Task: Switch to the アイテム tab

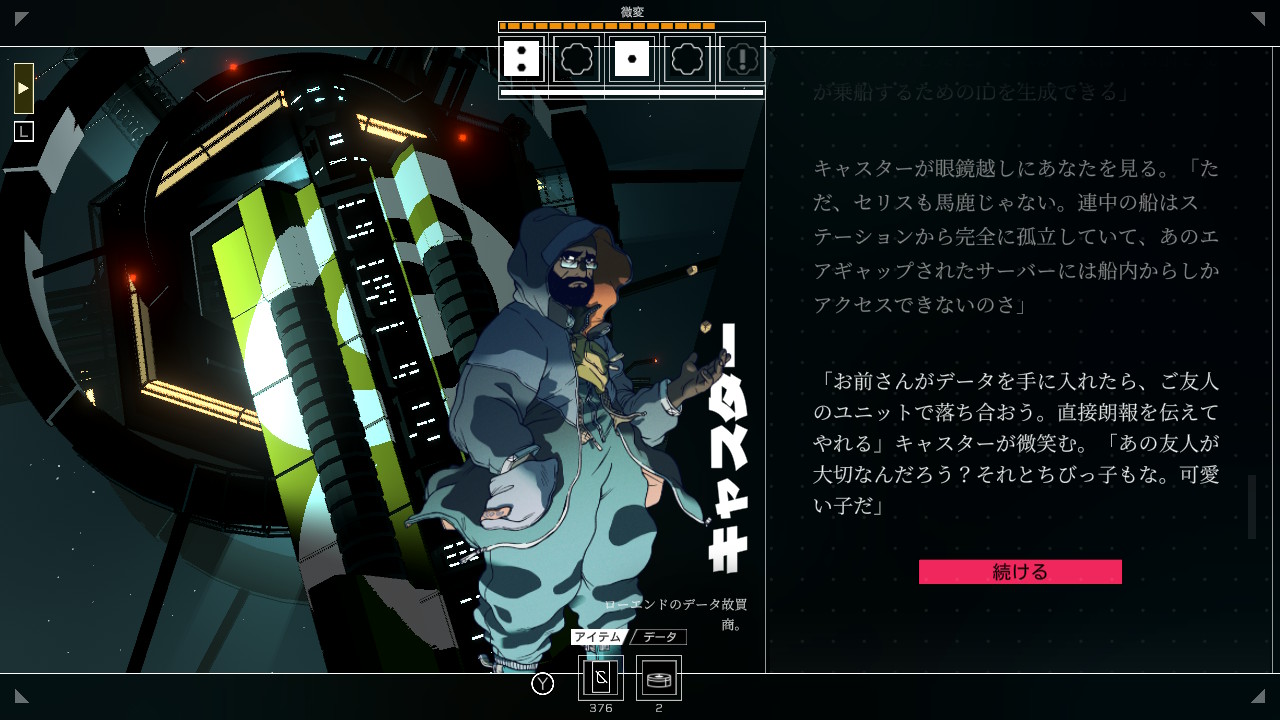Action: (x=598, y=637)
